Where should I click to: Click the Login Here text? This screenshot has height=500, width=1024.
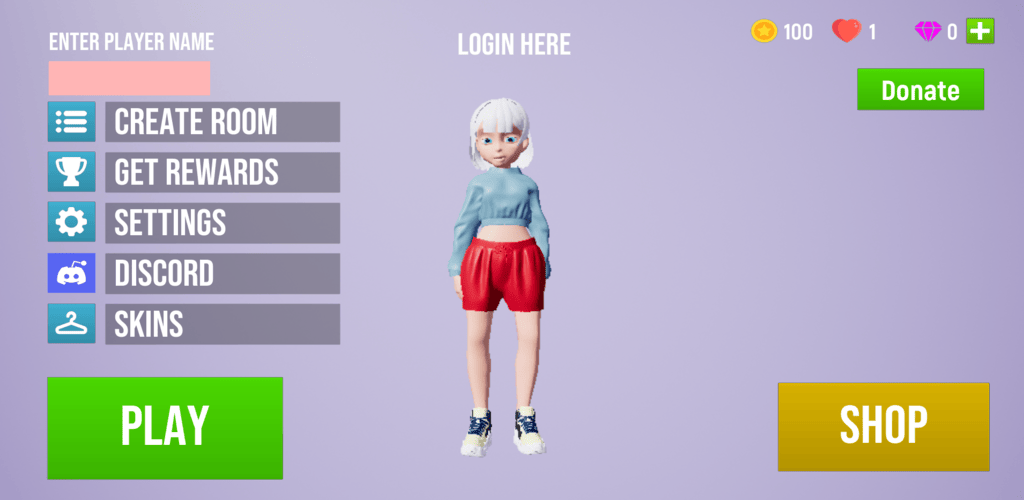(x=514, y=44)
